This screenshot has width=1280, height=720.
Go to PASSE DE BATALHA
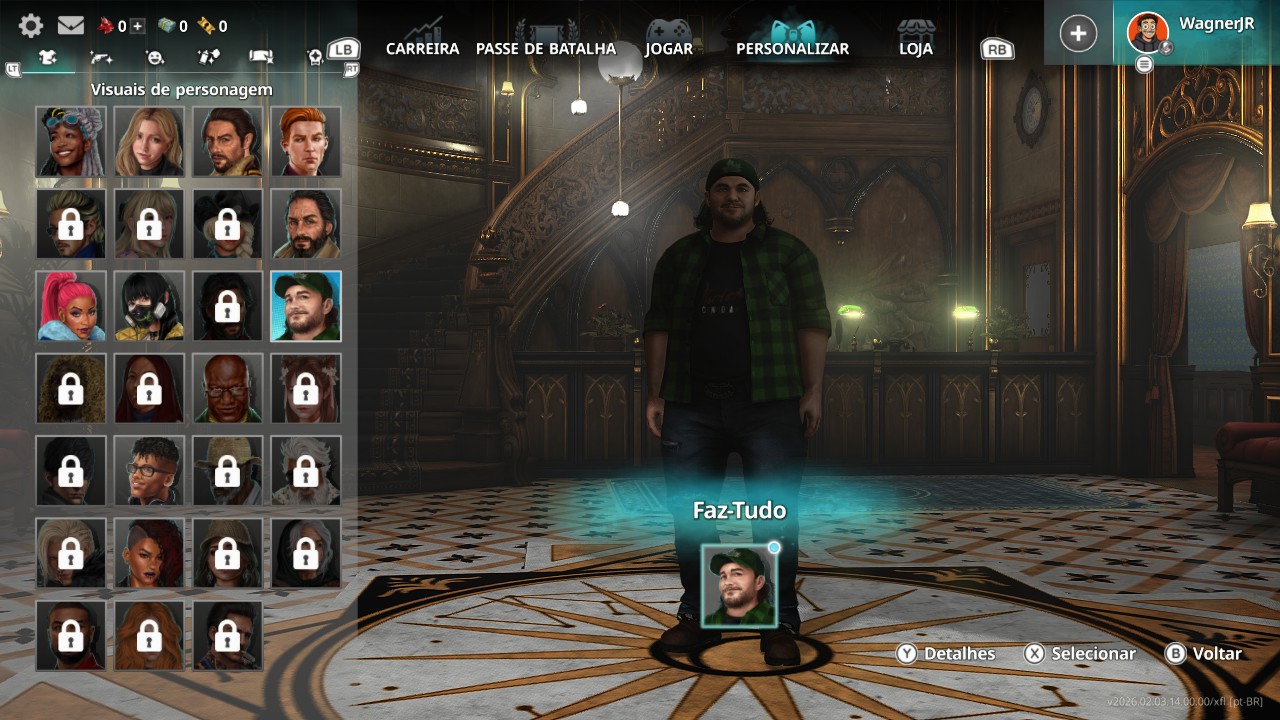(x=546, y=48)
